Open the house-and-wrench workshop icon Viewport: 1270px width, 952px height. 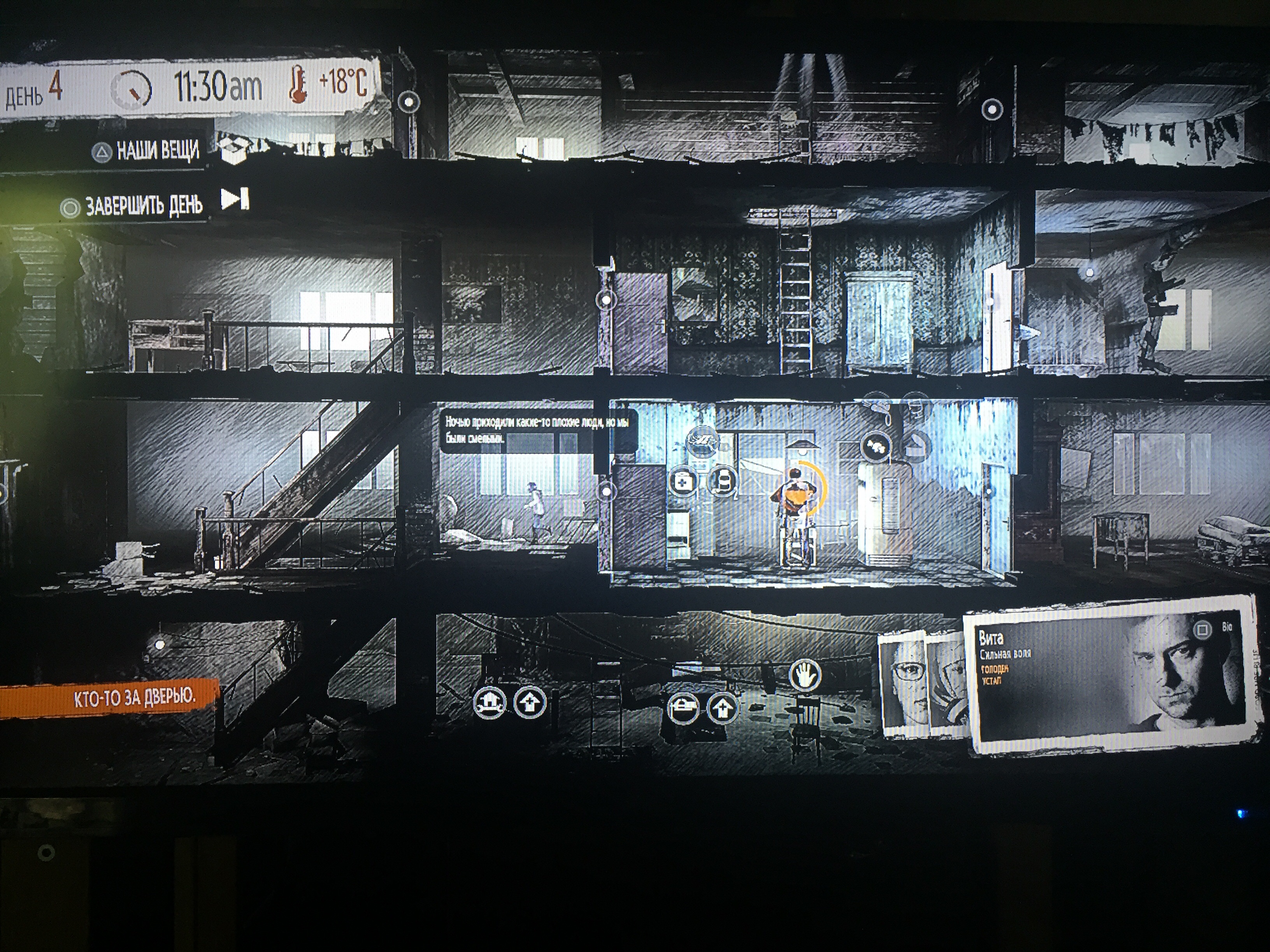click(489, 702)
